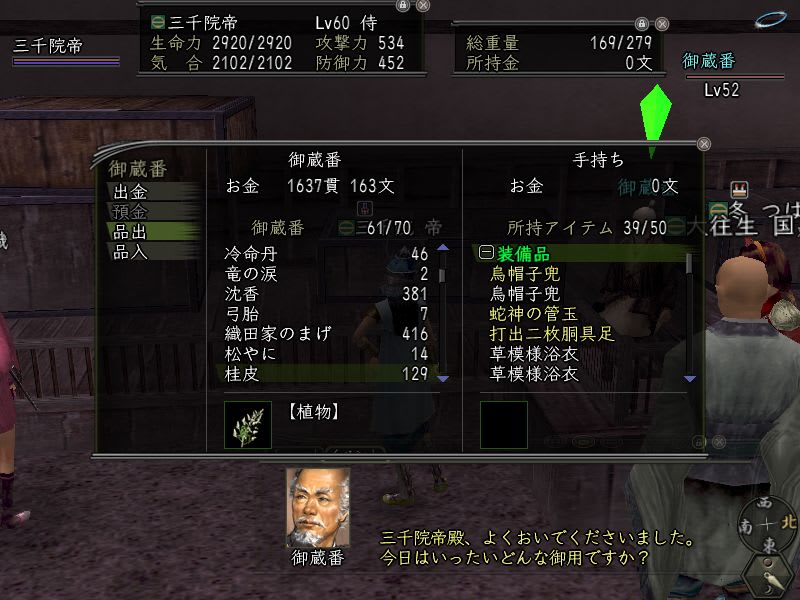800x600 pixels.
Task: Select the 出金 withdraw money menu entry
Action: 131,192
